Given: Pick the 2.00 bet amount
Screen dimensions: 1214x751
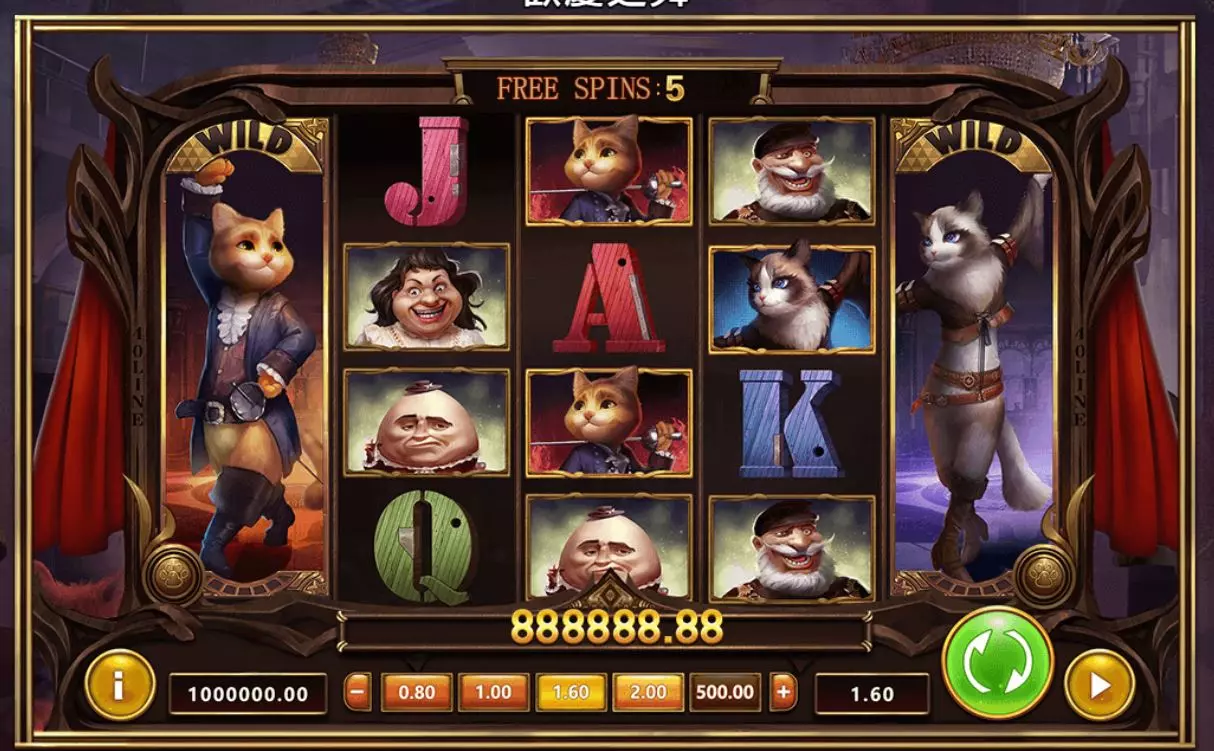Looking at the screenshot, I should [x=648, y=692].
